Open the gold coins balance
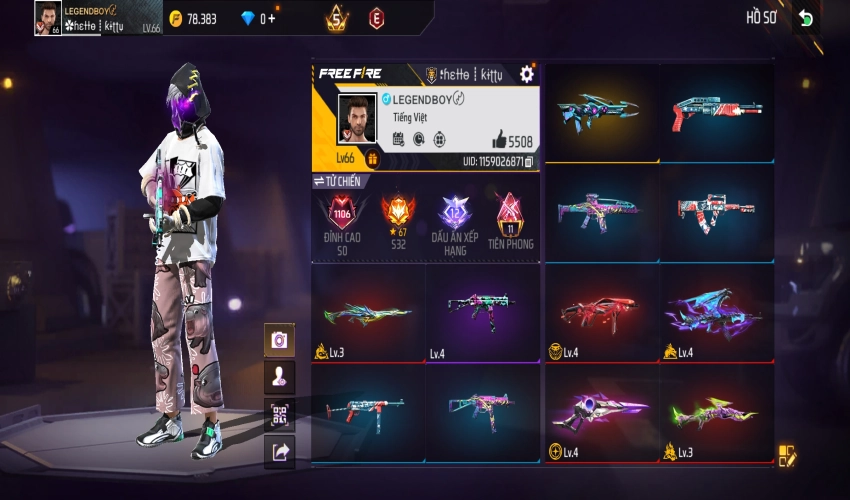The width and height of the screenshot is (850, 500). coord(194,18)
